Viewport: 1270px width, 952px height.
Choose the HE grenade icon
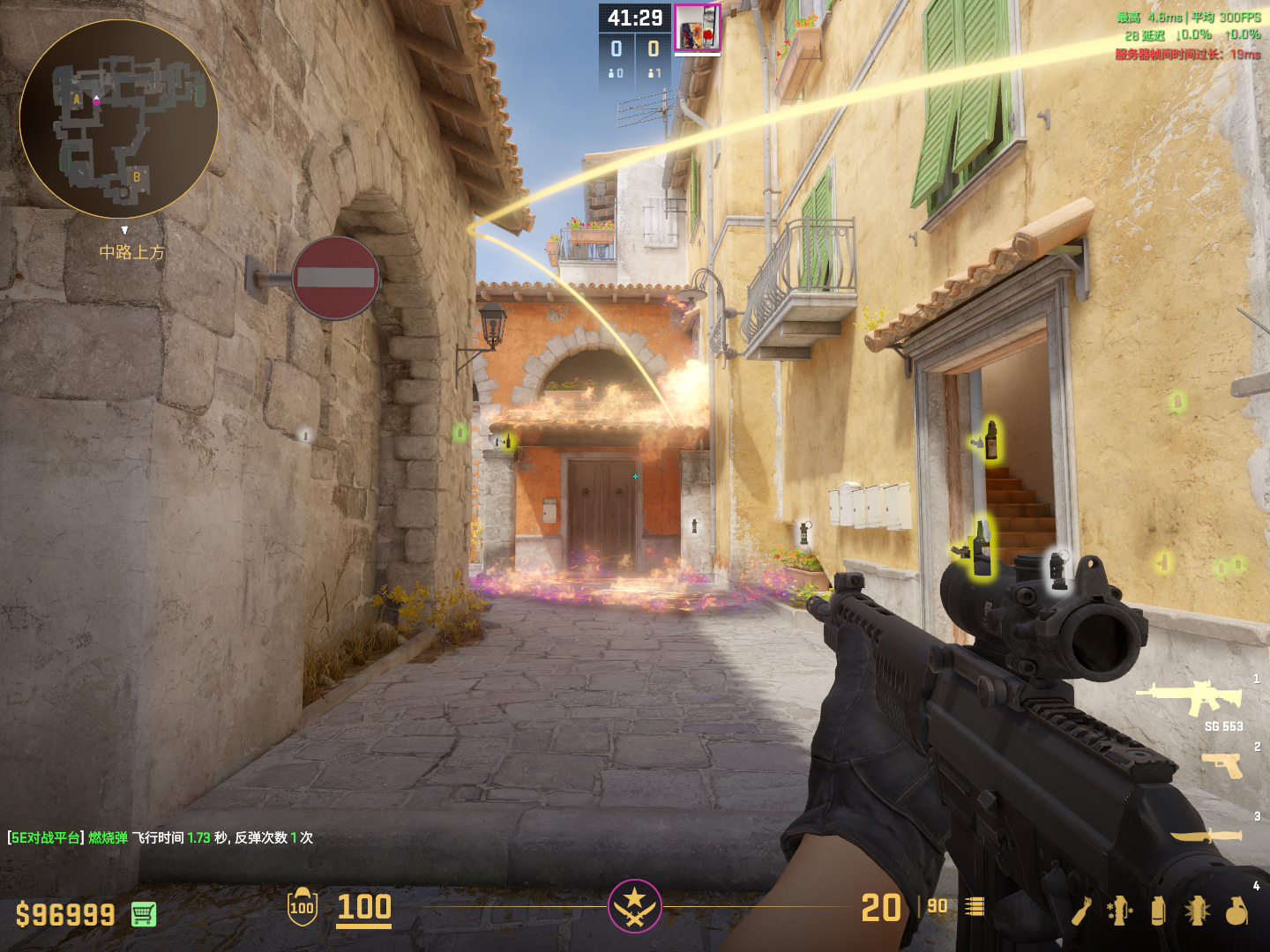tap(1236, 911)
